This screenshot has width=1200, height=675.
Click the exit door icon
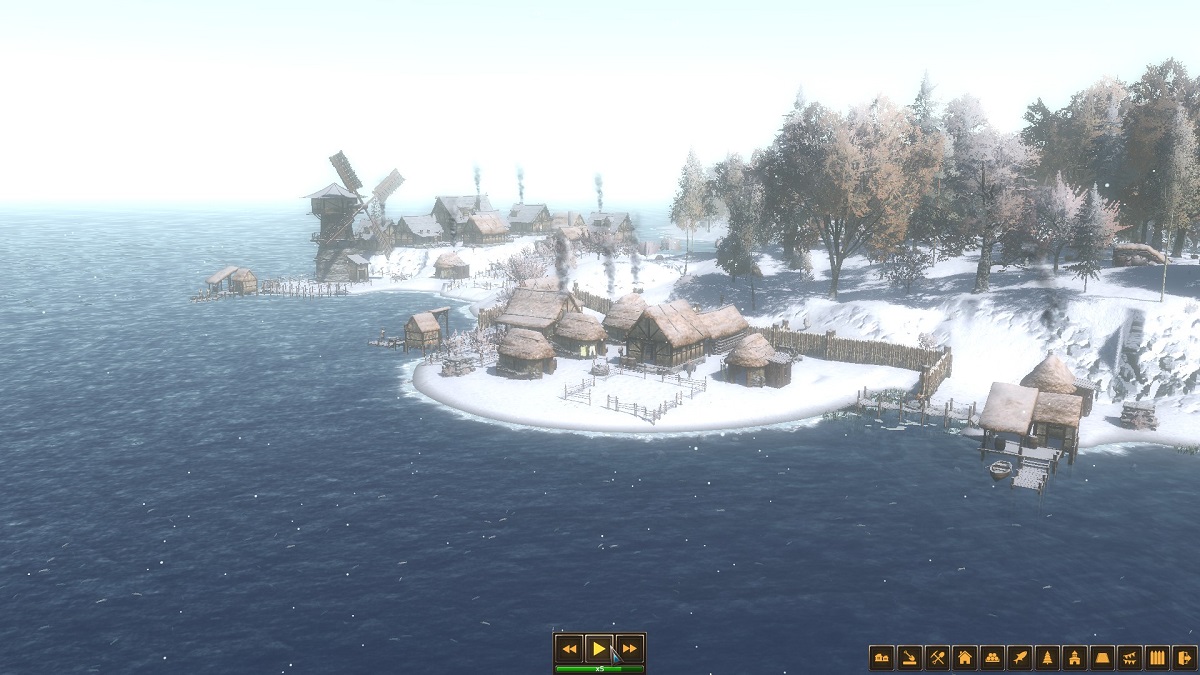(1184, 658)
